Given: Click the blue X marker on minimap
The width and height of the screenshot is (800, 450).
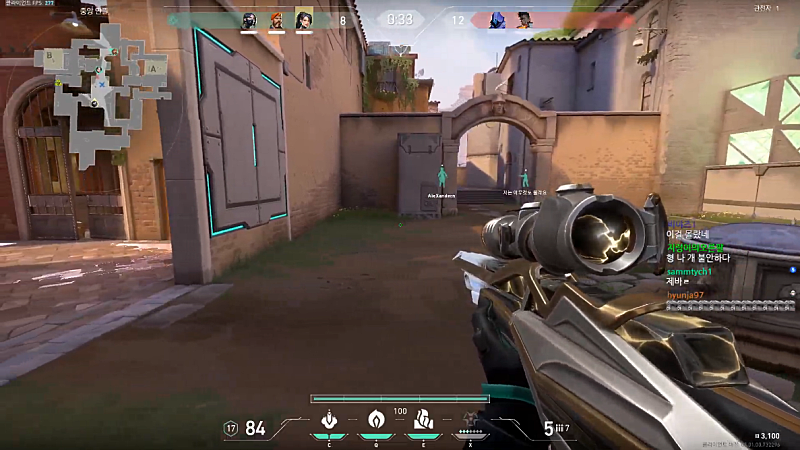Looking at the screenshot, I should 101,84.
